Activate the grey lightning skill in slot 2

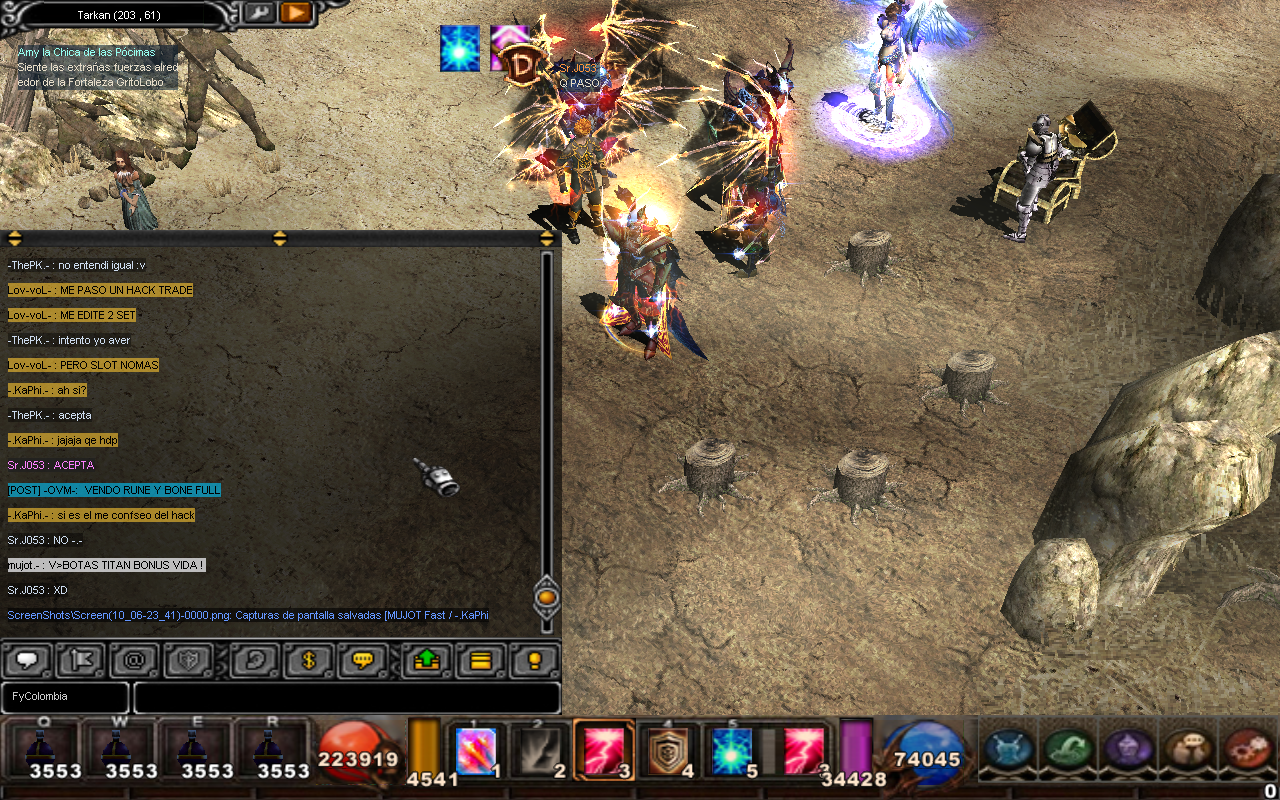click(540, 752)
